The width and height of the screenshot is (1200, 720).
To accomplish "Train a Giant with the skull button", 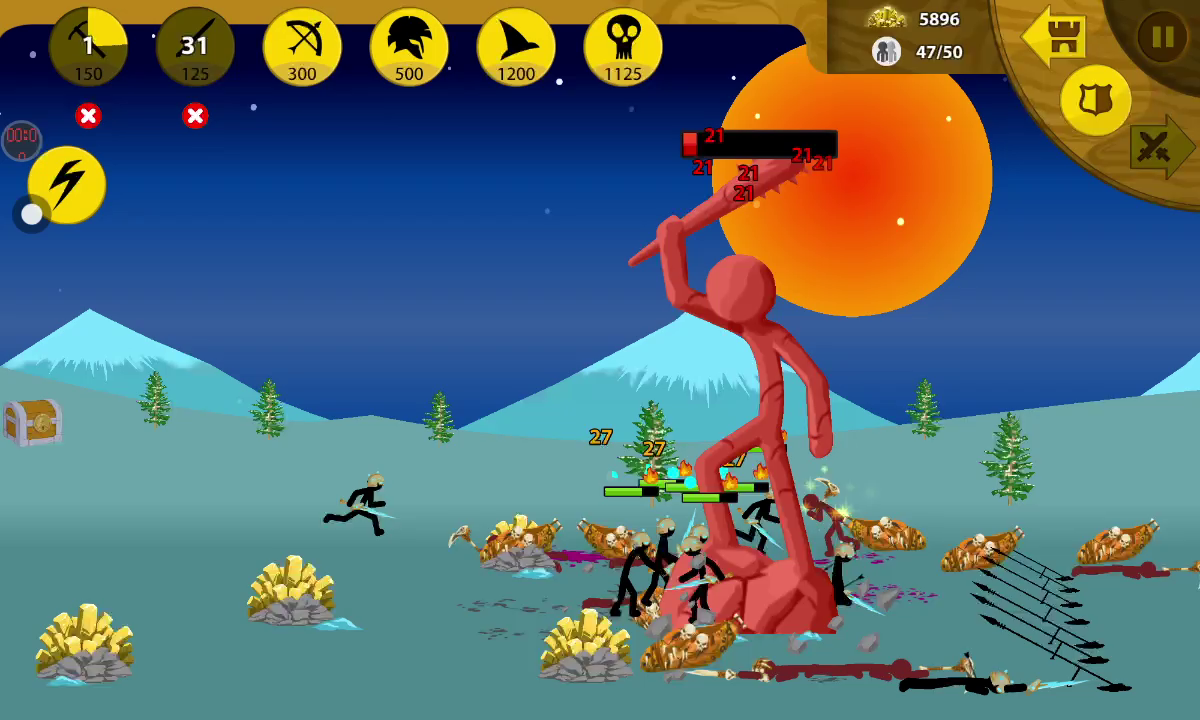I will click(623, 47).
